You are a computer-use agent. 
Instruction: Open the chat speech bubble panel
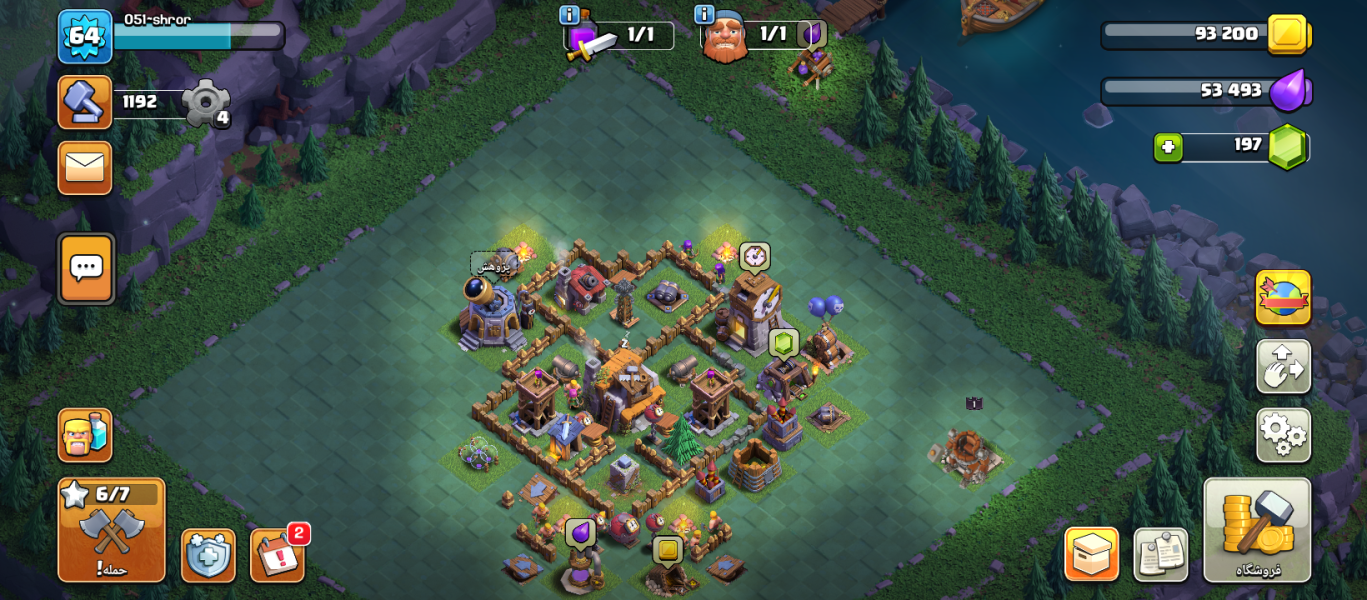coord(86,268)
